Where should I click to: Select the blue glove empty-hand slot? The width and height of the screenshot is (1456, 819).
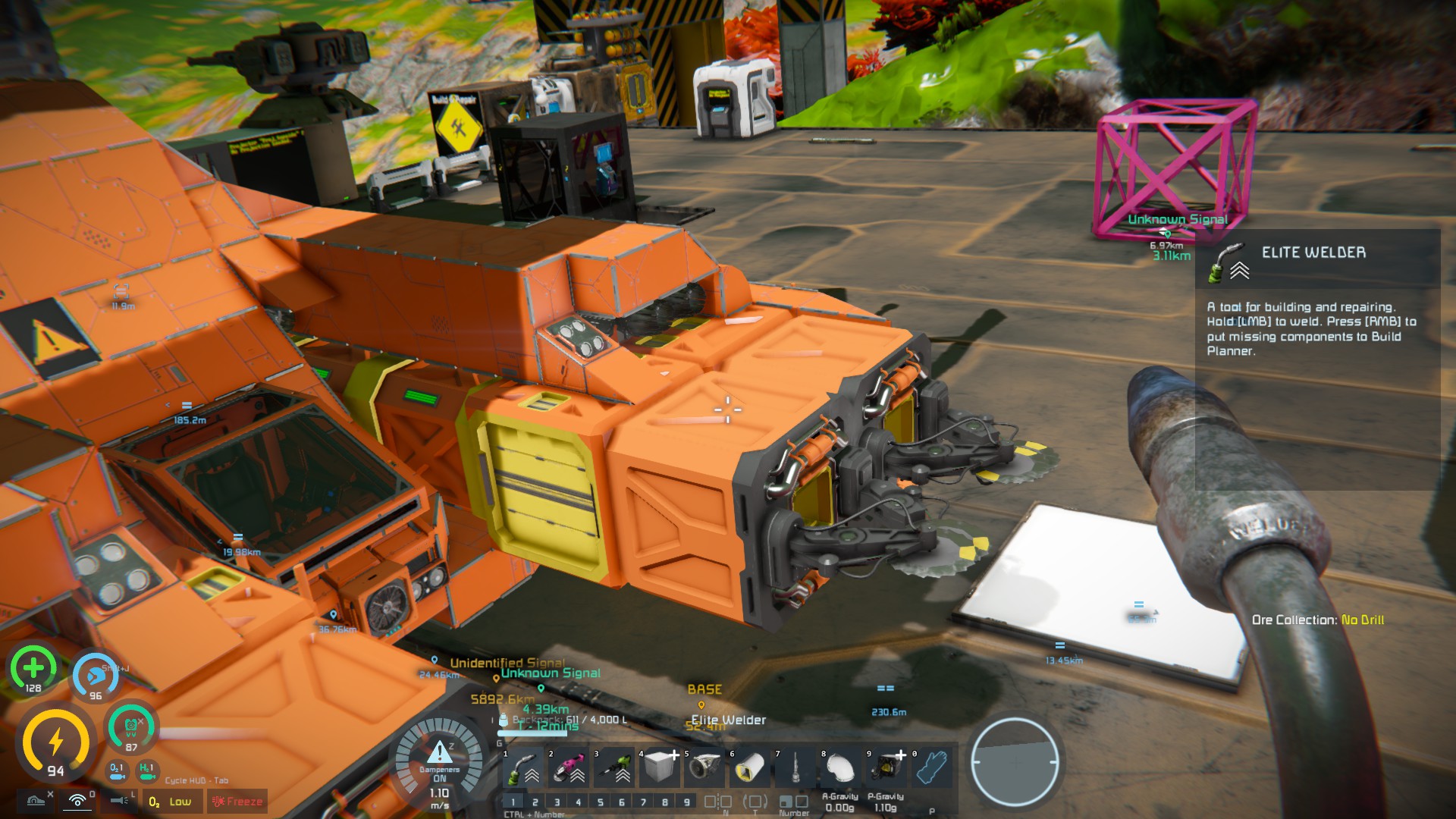931,768
